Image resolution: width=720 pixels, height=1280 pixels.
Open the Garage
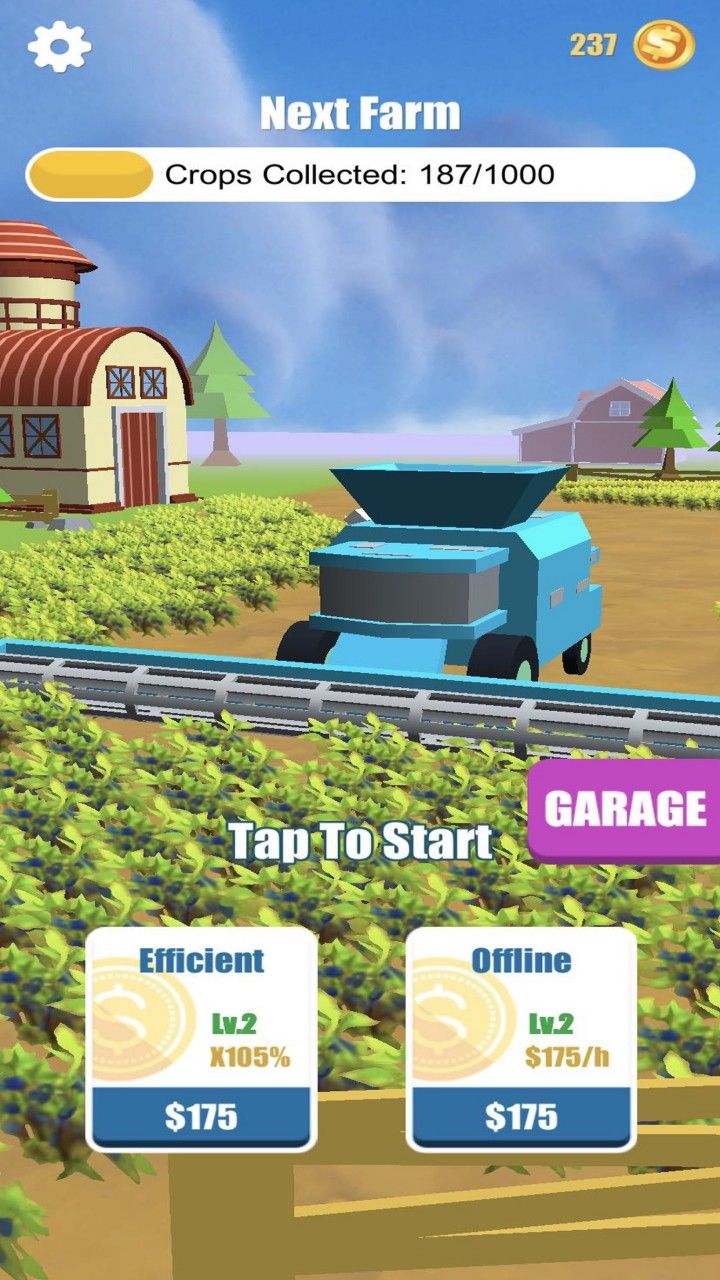(x=626, y=809)
